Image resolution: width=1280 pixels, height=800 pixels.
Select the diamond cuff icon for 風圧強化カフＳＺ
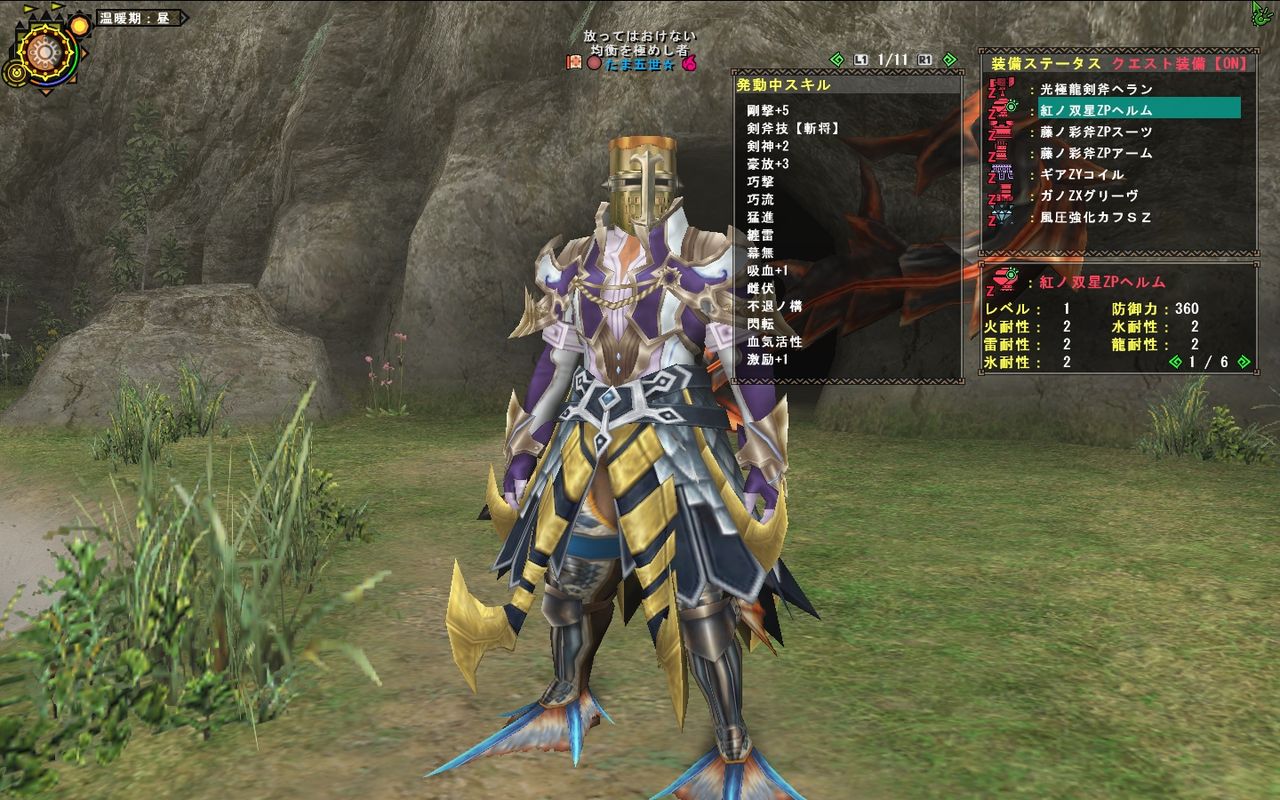click(x=1001, y=215)
